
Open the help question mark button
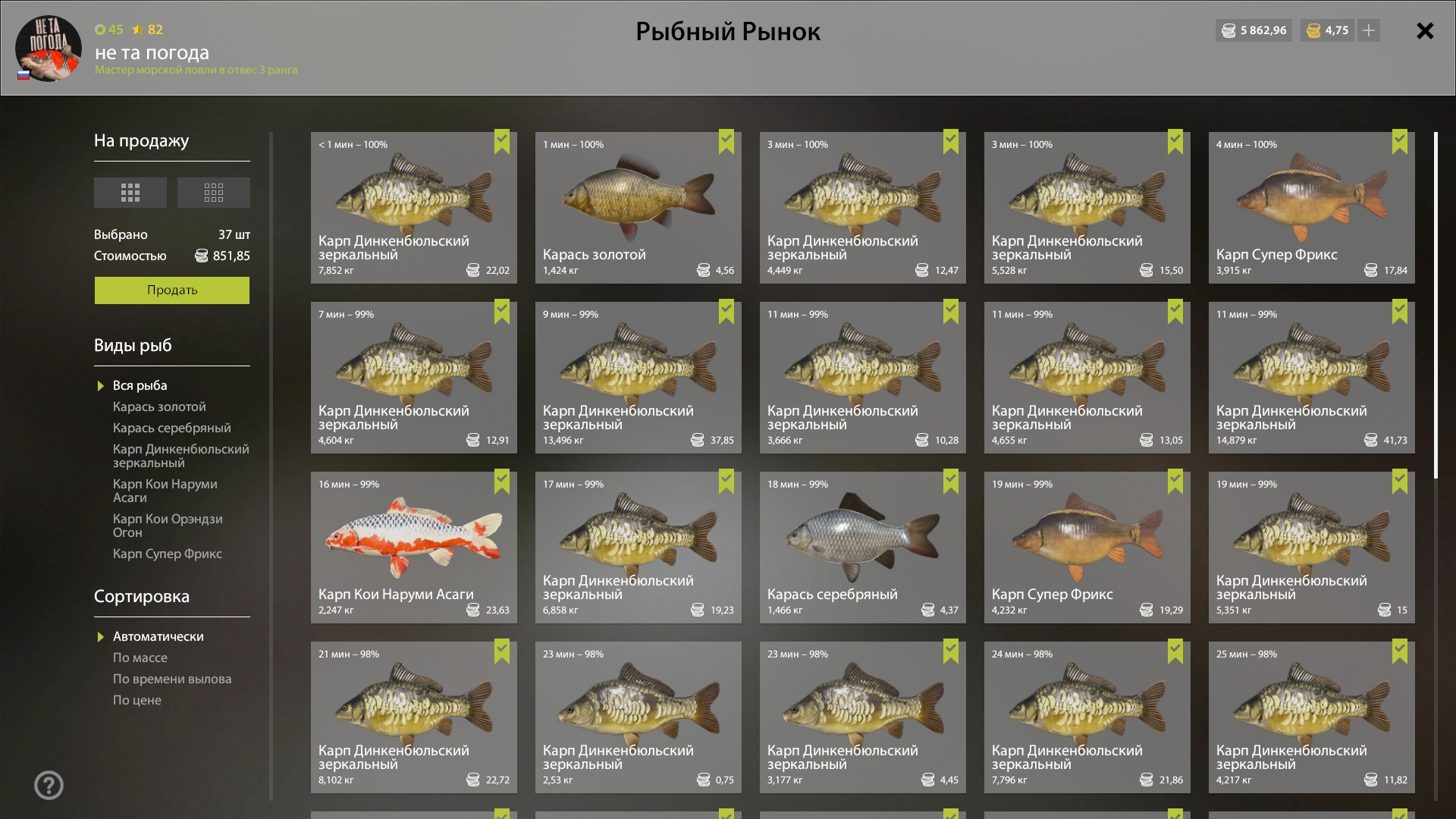pyautogui.click(x=49, y=785)
